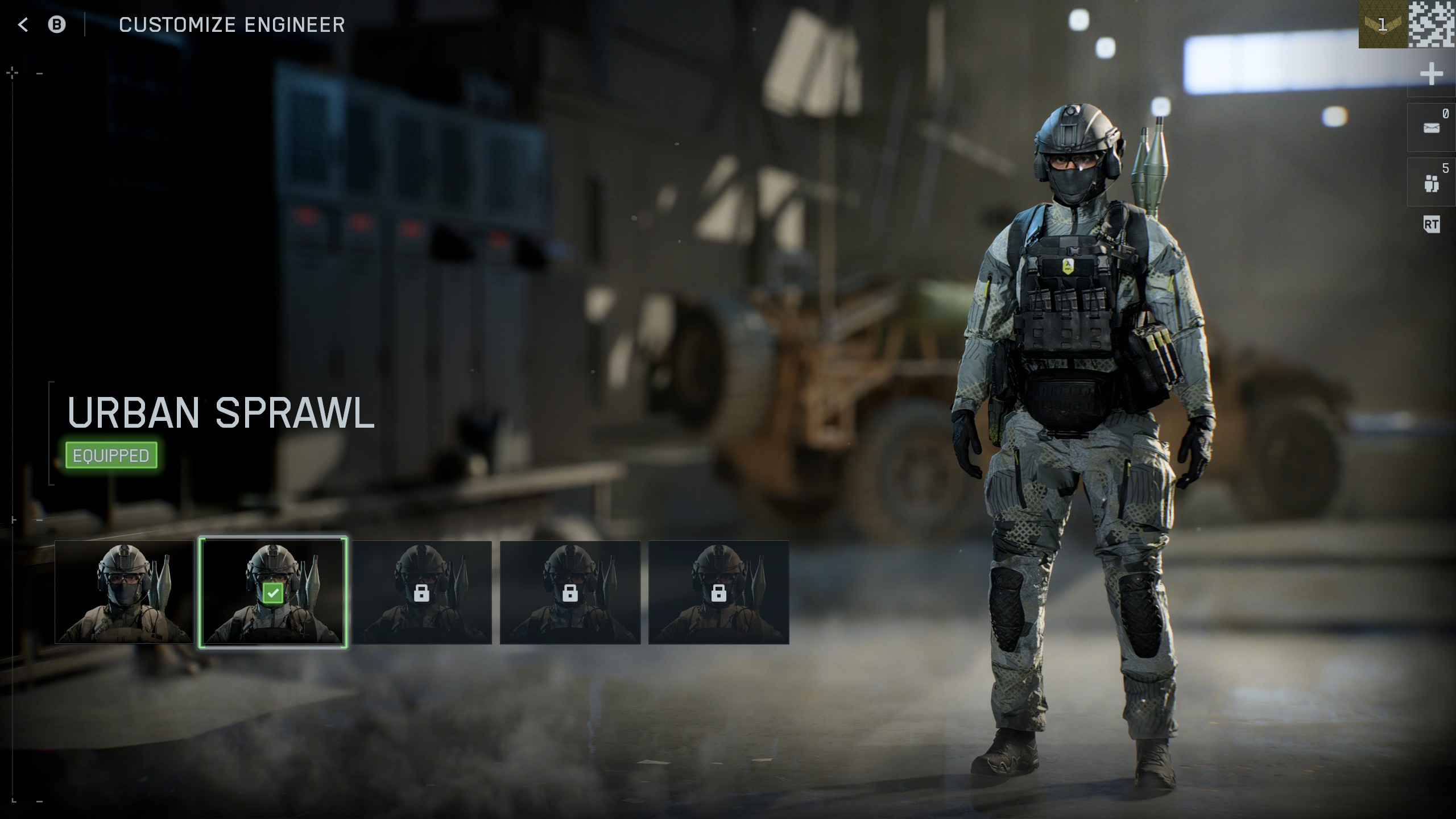The height and width of the screenshot is (819, 1456).
Task: Click the EQUIPPED badge
Action: click(111, 454)
